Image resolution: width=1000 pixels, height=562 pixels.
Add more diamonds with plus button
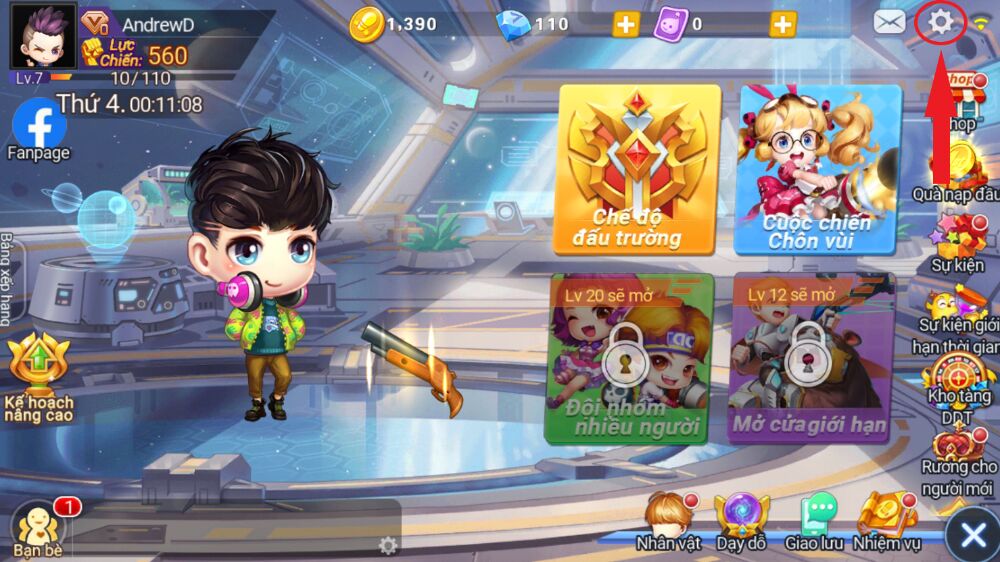pos(626,24)
